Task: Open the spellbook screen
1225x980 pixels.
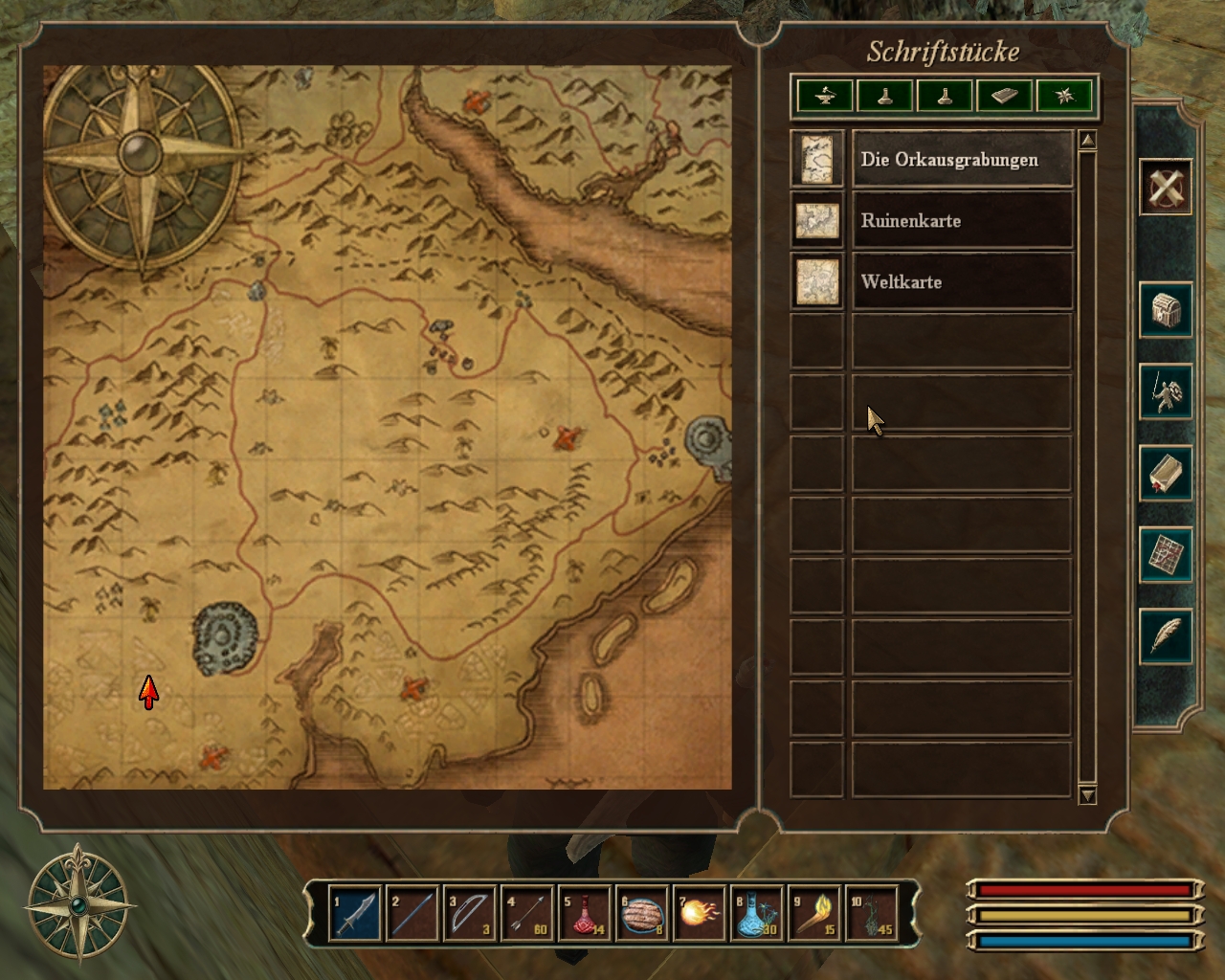Action: tap(1165, 473)
